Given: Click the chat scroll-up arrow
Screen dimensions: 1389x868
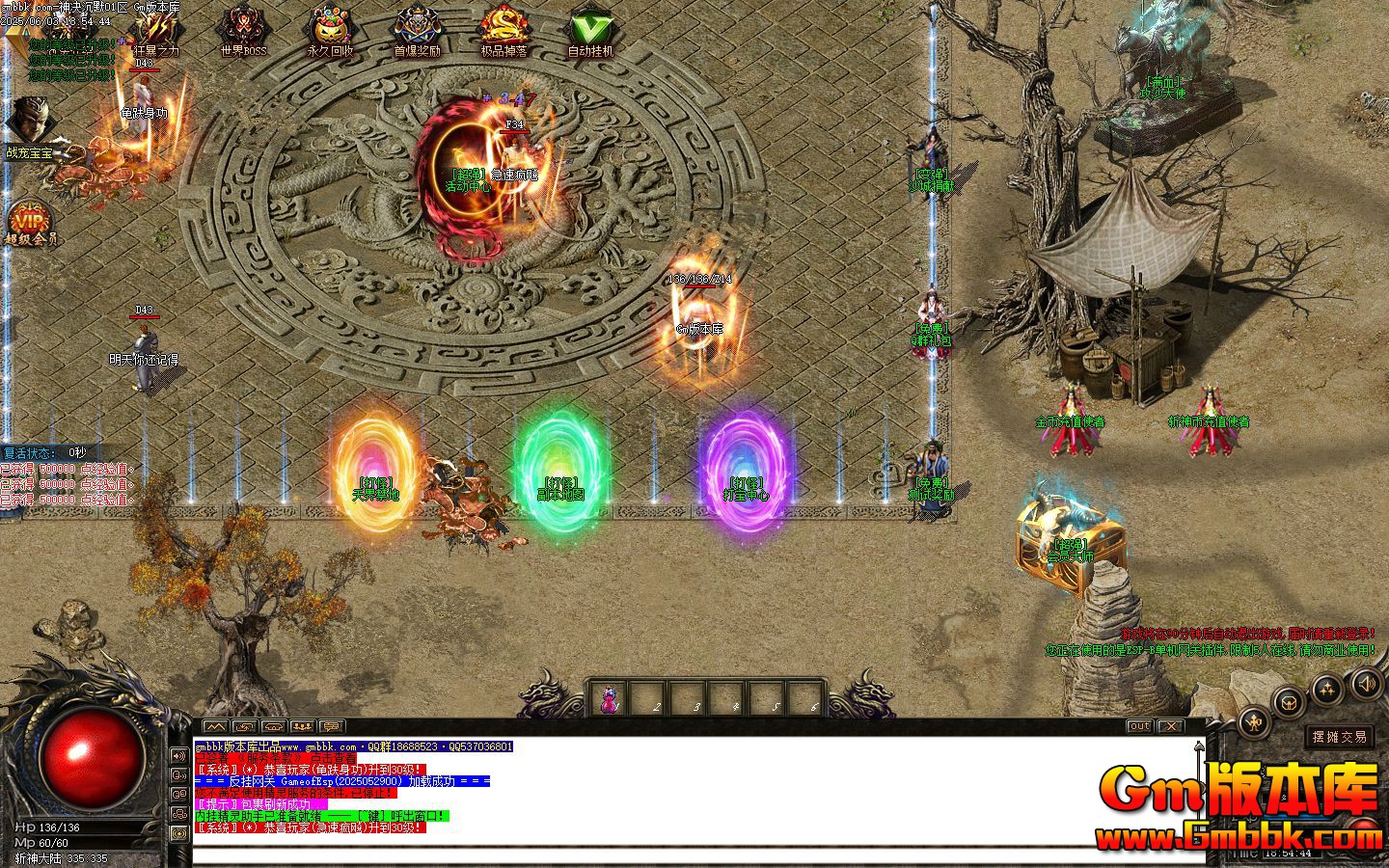Looking at the screenshot, I should click(x=1198, y=745).
